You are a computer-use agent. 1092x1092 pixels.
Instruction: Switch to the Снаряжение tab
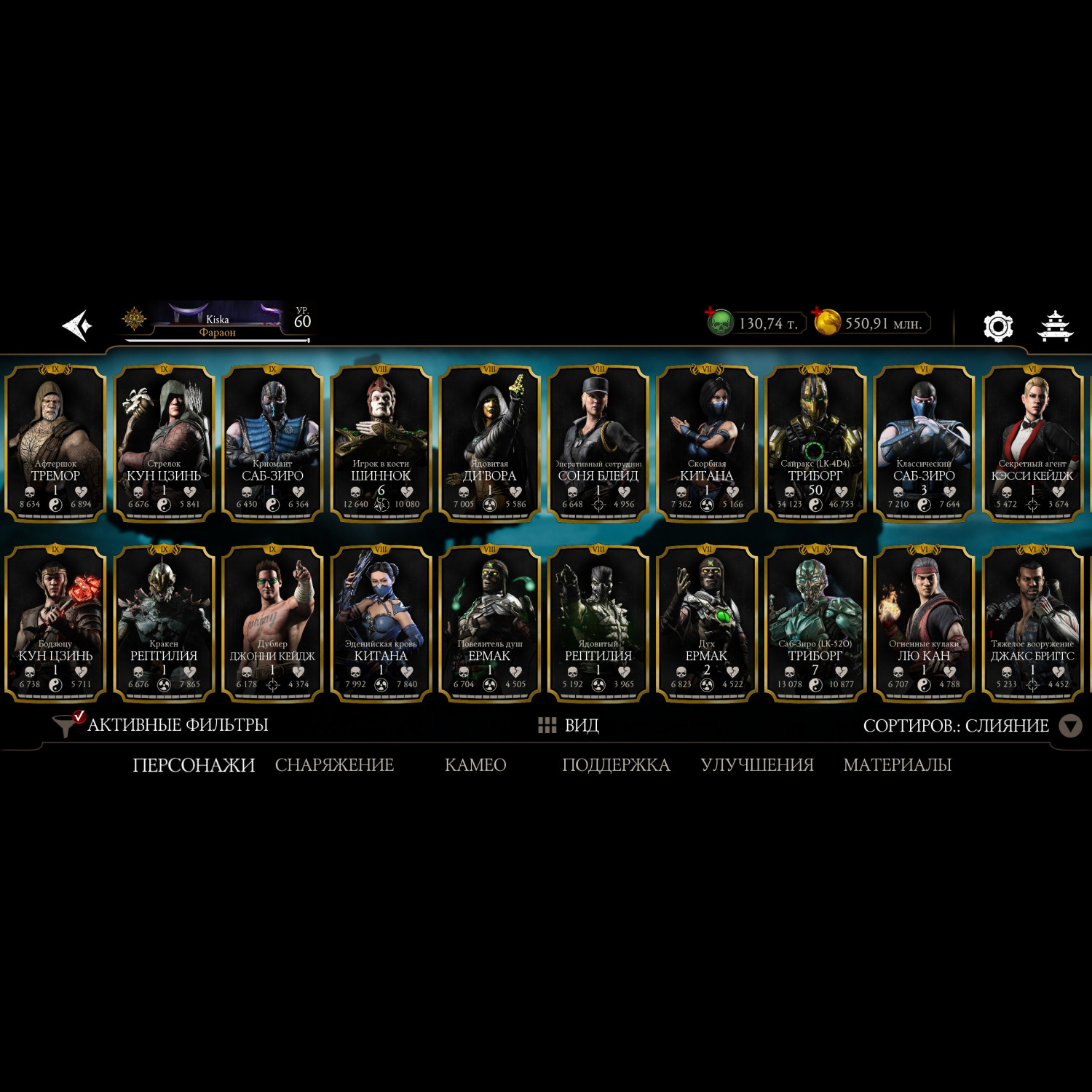click(x=334, y=765)
